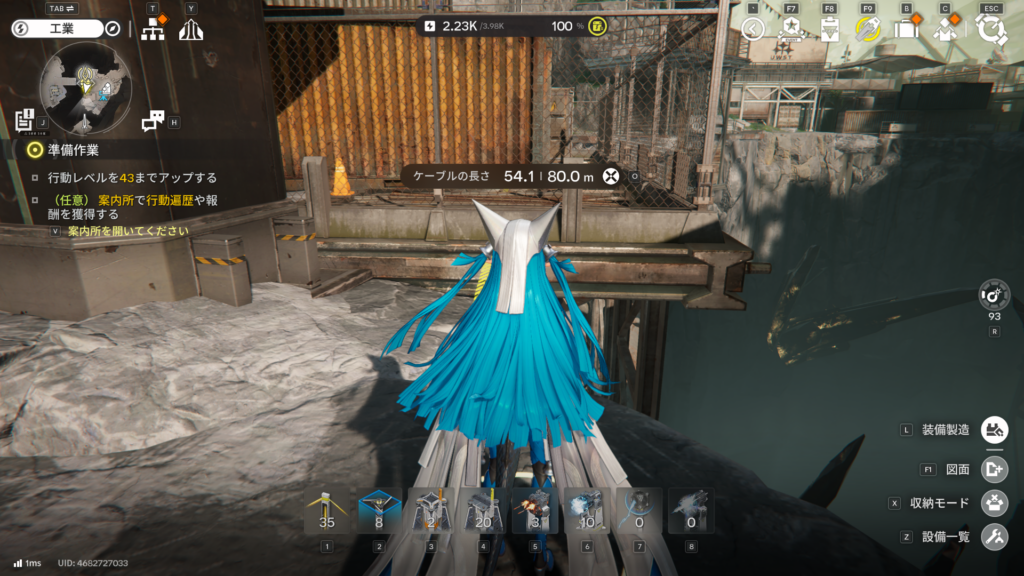
Task: Select the firing turret slot with 3
Action: click(535, 510)
